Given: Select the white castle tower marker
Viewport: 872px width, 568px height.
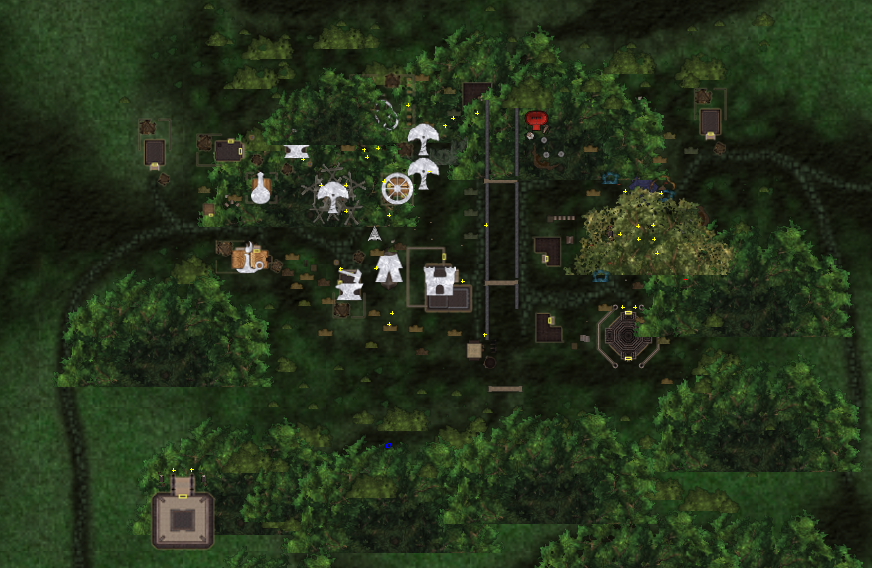Looking at the screenshot, I should click(440, 280).
